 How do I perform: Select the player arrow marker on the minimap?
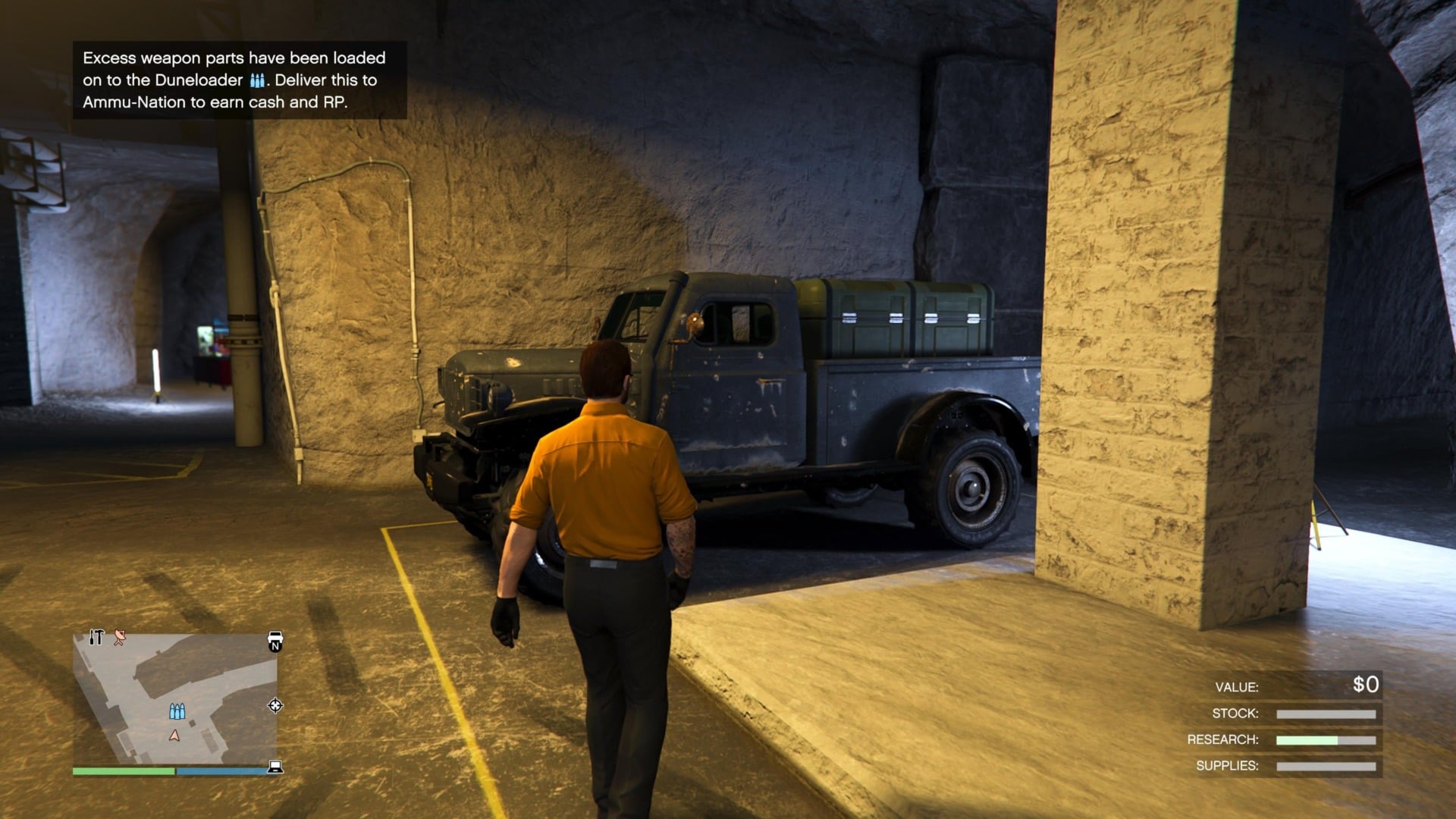coord(174,735)
